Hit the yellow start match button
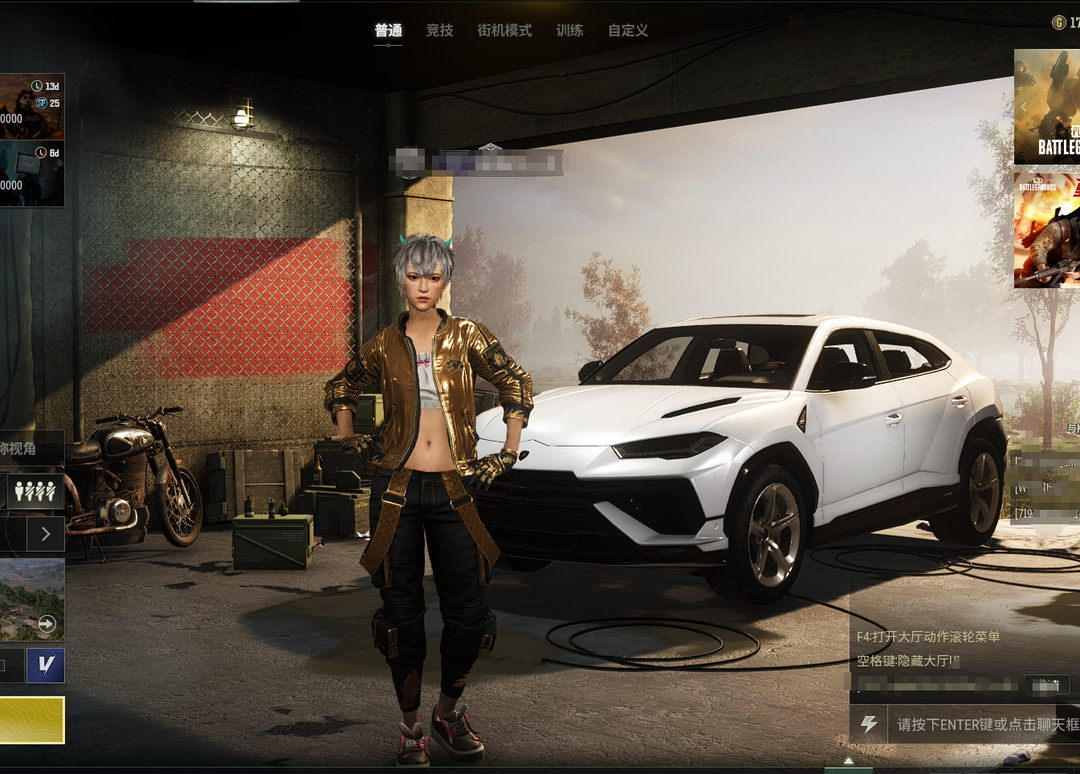The image size is (1080, 774). 32,720
